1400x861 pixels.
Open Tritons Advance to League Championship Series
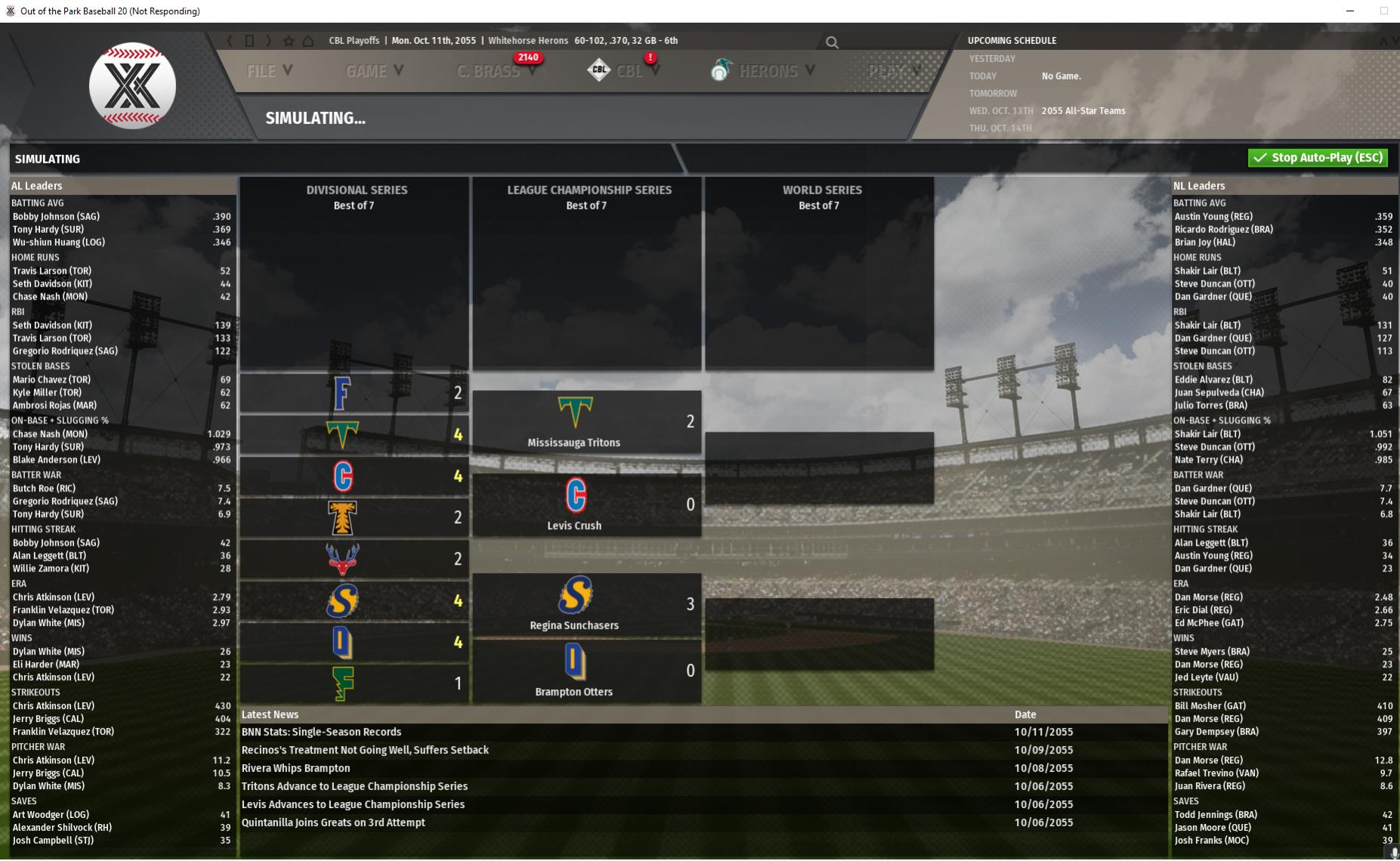coord(354,786)
